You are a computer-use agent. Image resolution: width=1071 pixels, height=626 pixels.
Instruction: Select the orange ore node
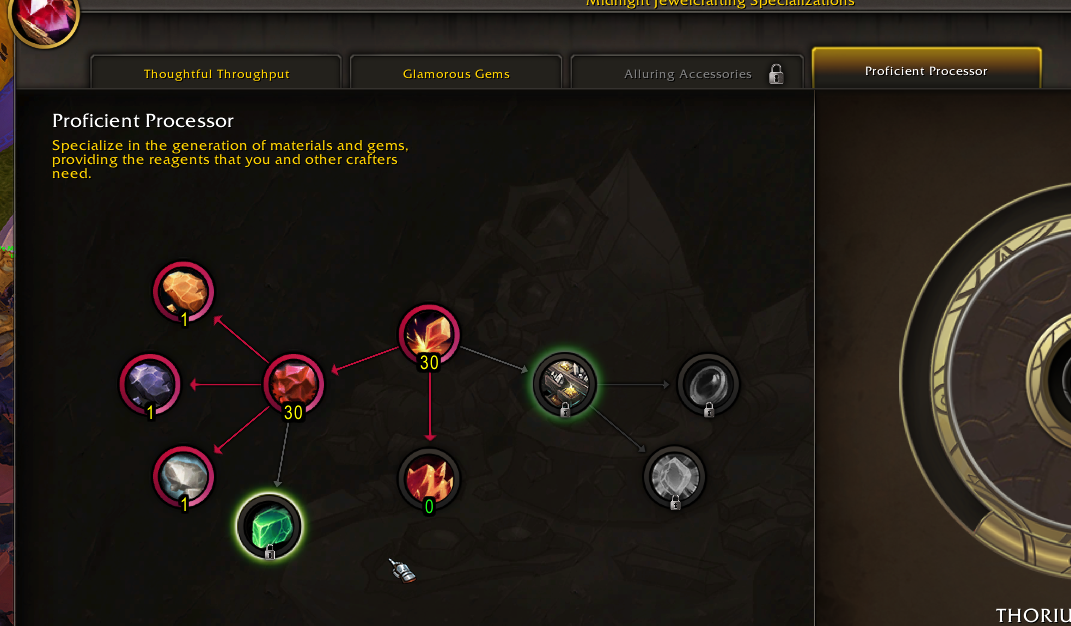(184, 291)
